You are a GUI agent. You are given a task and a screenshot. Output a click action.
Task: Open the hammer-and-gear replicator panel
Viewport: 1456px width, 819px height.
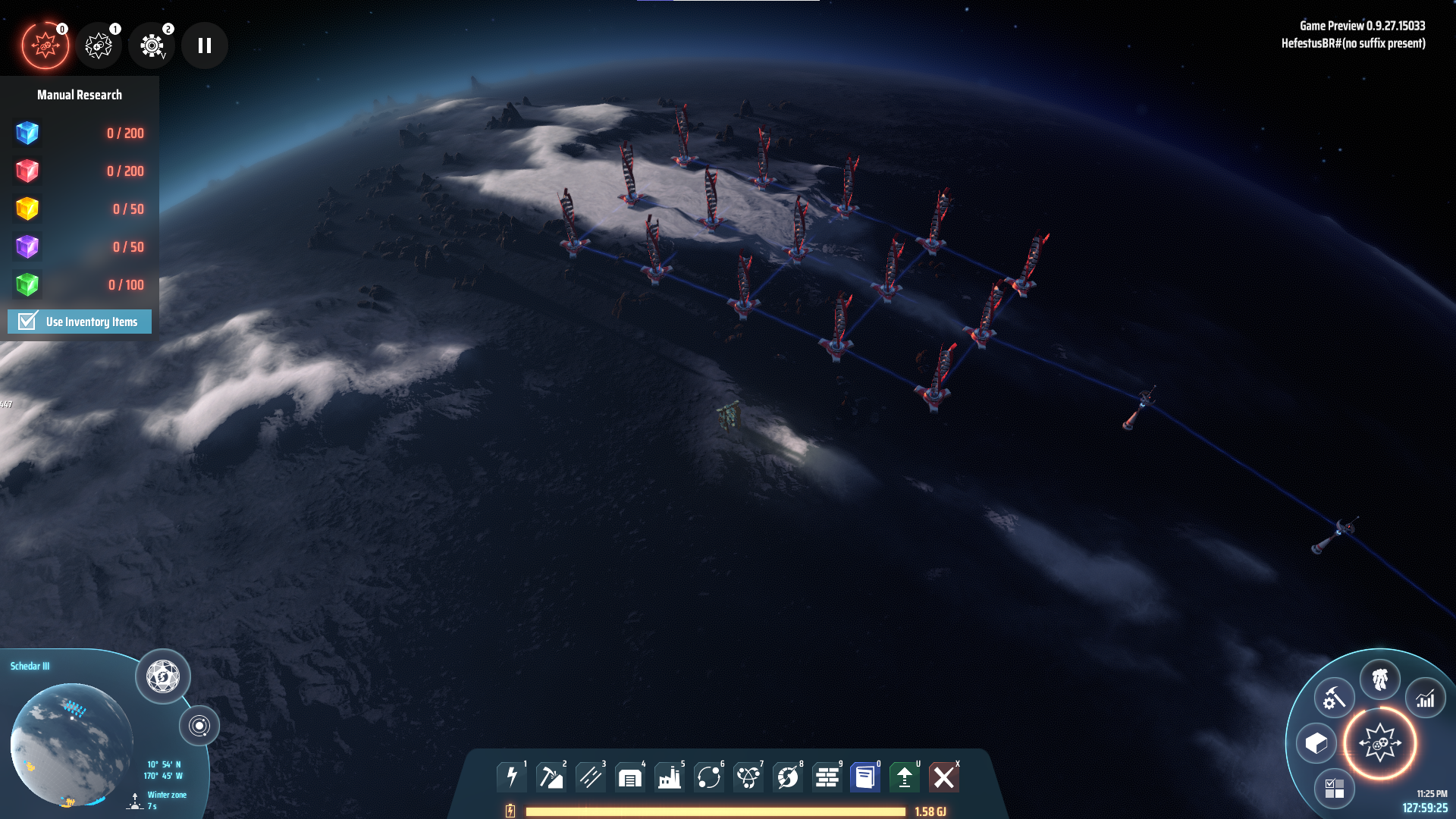point(1334,698)
